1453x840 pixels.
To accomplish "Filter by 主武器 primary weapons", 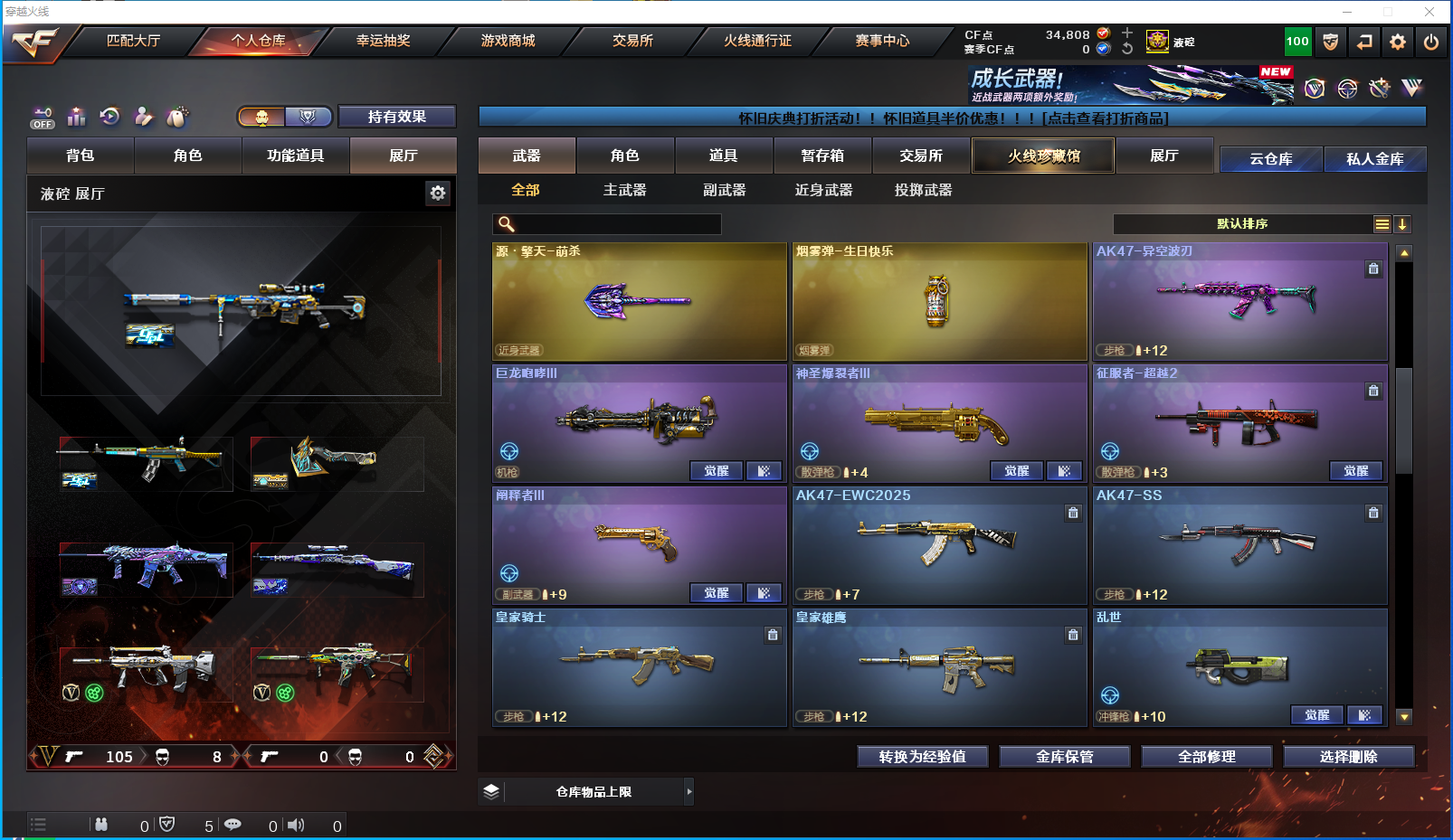I will click(624, 190).
